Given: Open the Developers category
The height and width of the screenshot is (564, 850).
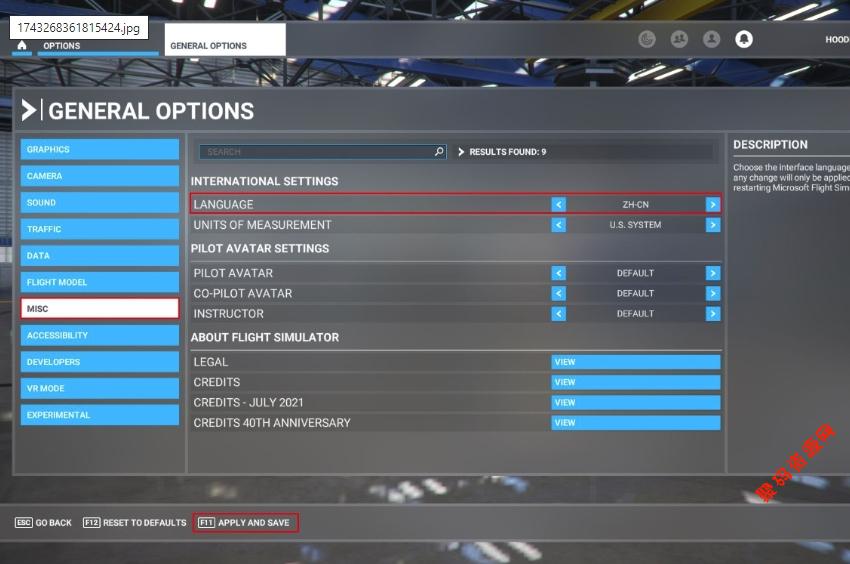Looking at the screenshot, I should point(99,362).
